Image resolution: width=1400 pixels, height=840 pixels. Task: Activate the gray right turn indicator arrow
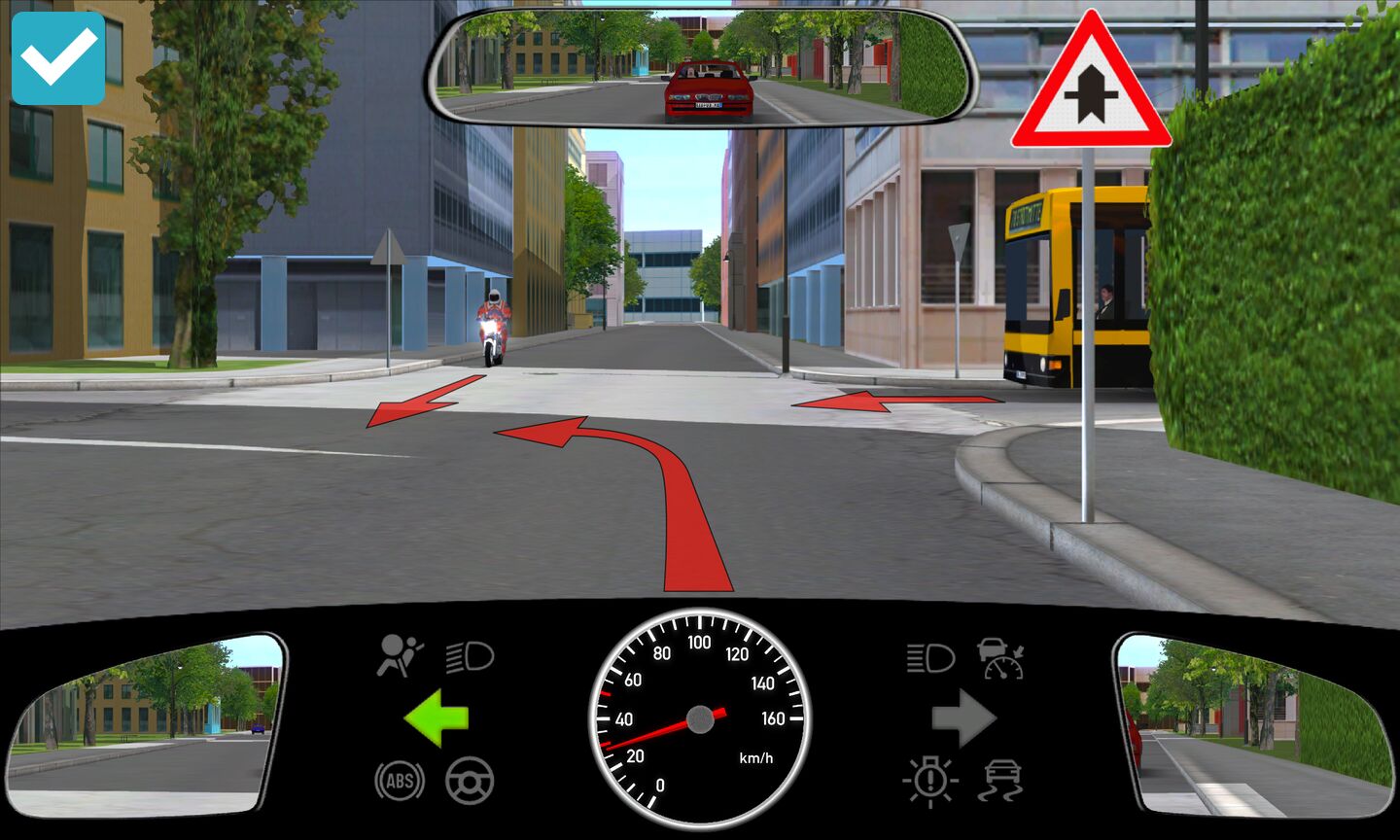[963, 718]
